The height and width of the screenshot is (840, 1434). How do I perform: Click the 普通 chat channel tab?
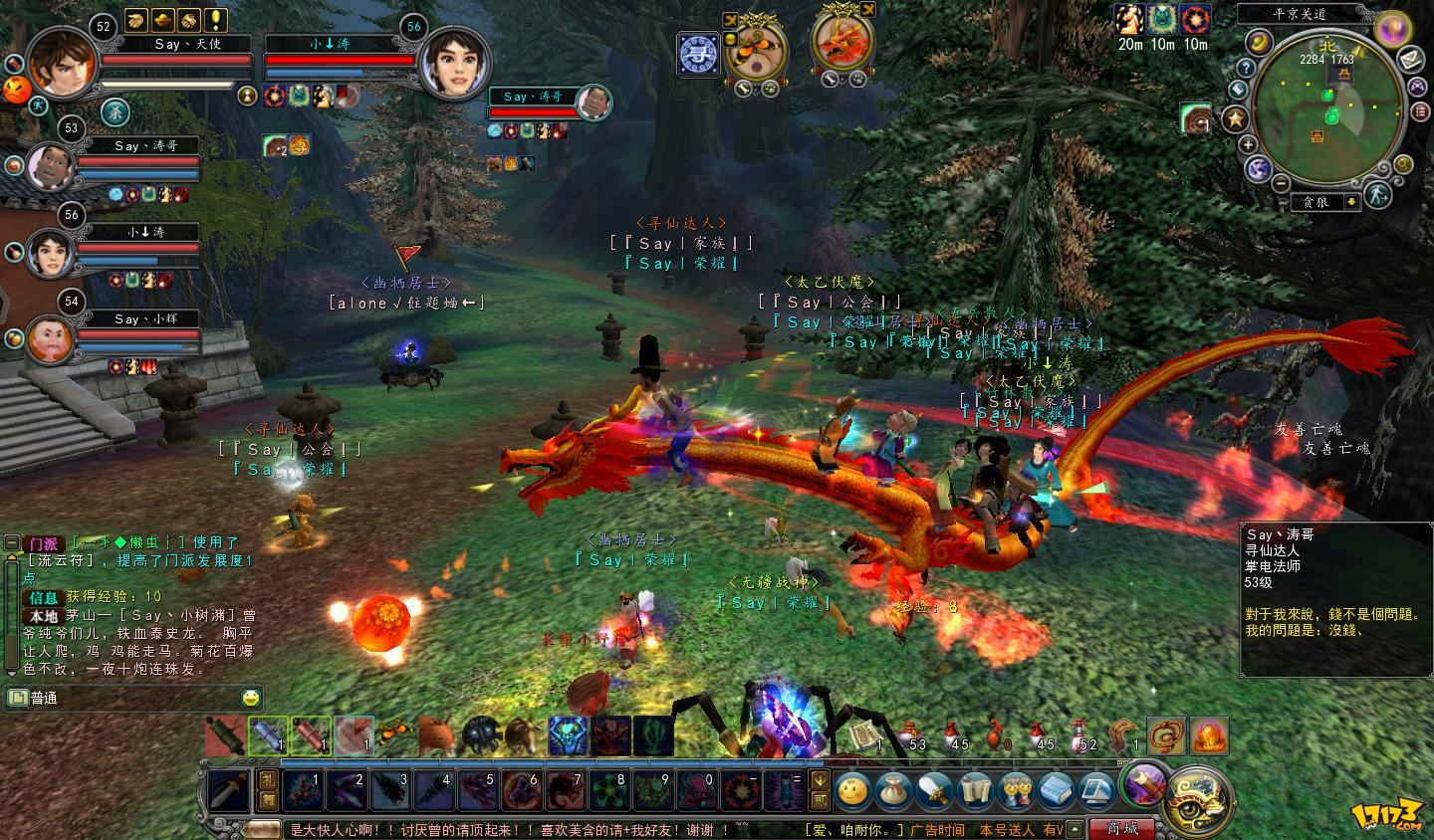[45, 698]
